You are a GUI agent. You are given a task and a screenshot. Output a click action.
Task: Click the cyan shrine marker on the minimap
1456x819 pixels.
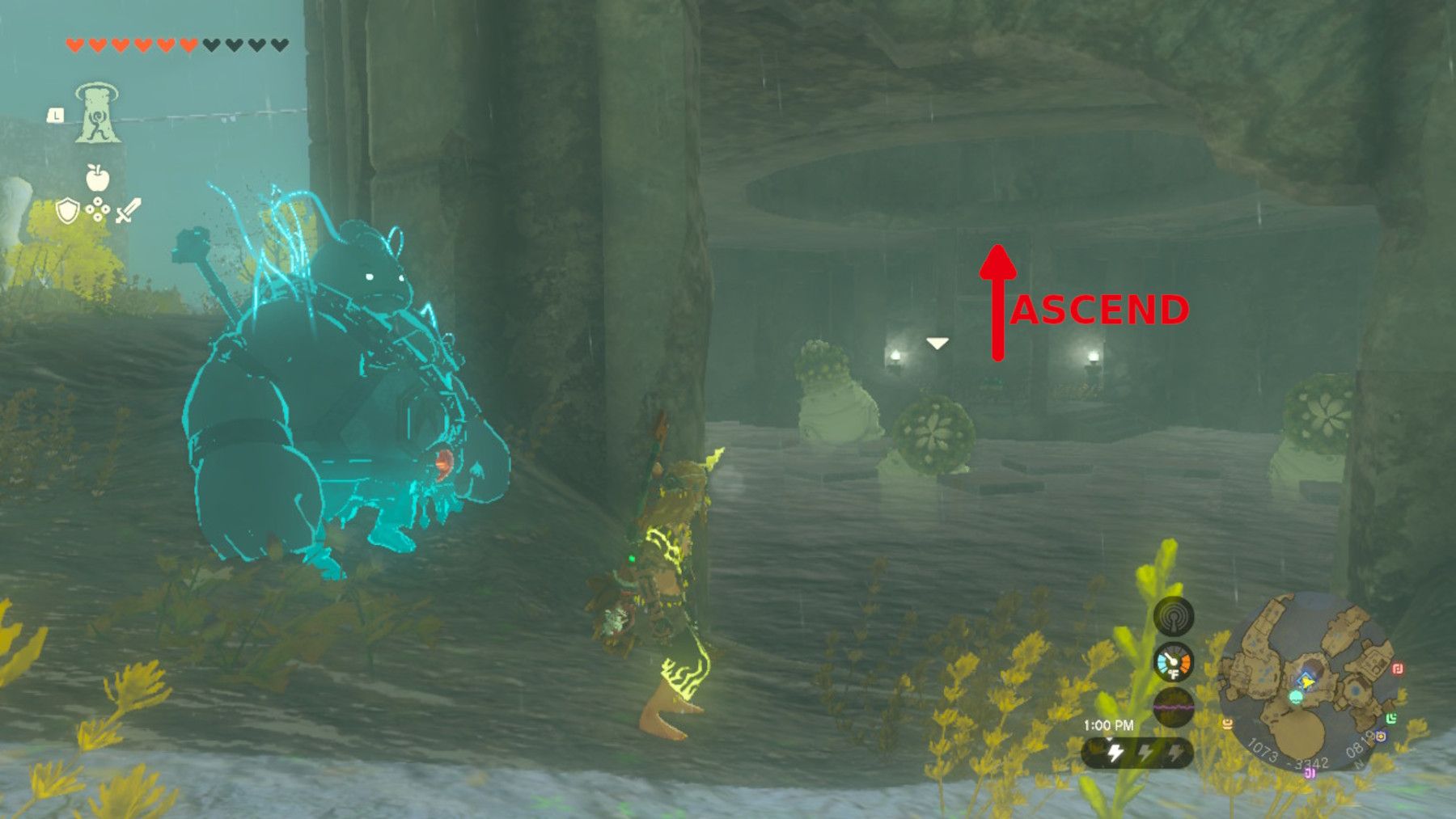click(x=1296, y=698)
